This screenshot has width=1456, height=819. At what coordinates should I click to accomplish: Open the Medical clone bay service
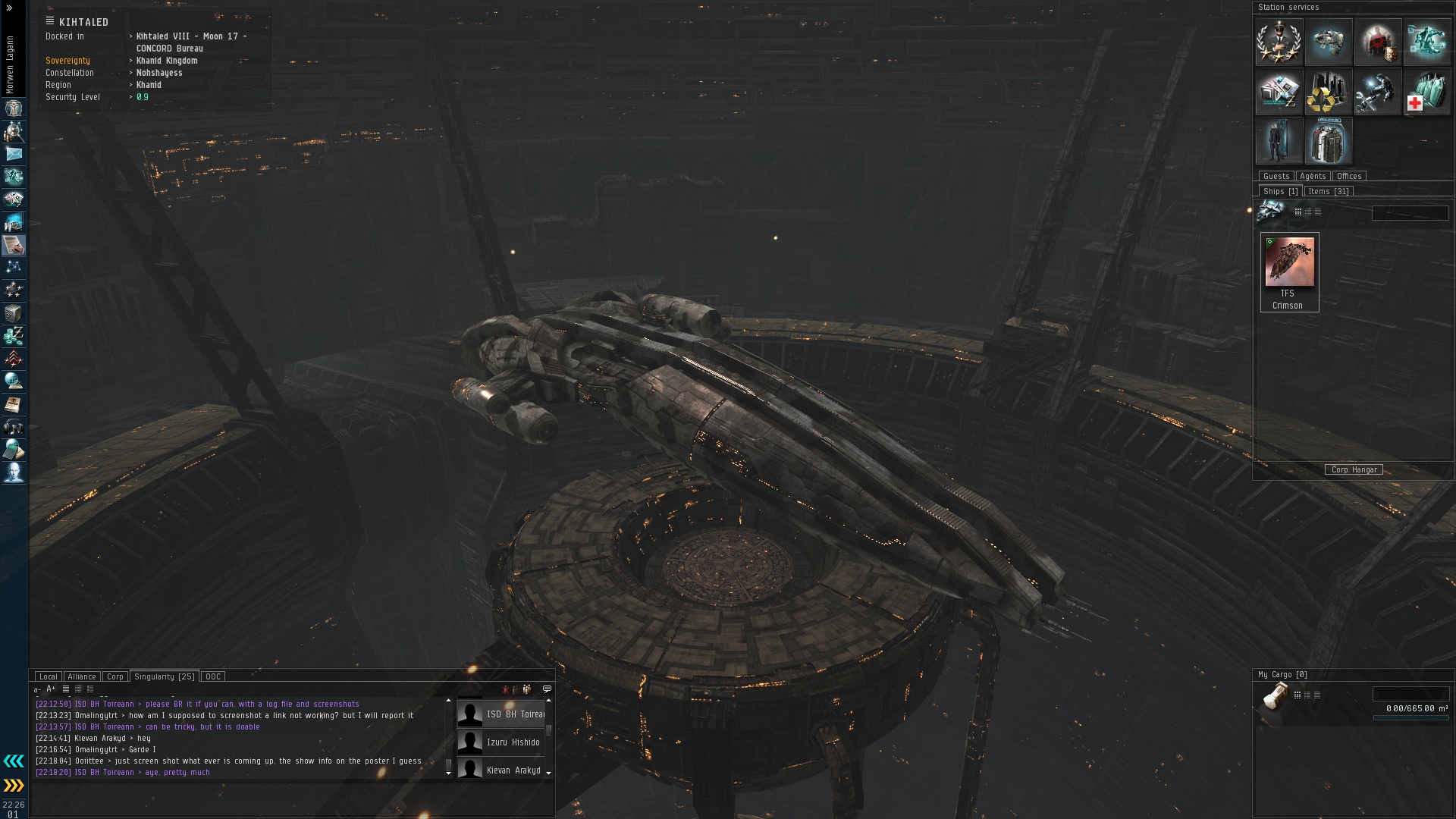pyautogui.click(x=1426, y=92)
